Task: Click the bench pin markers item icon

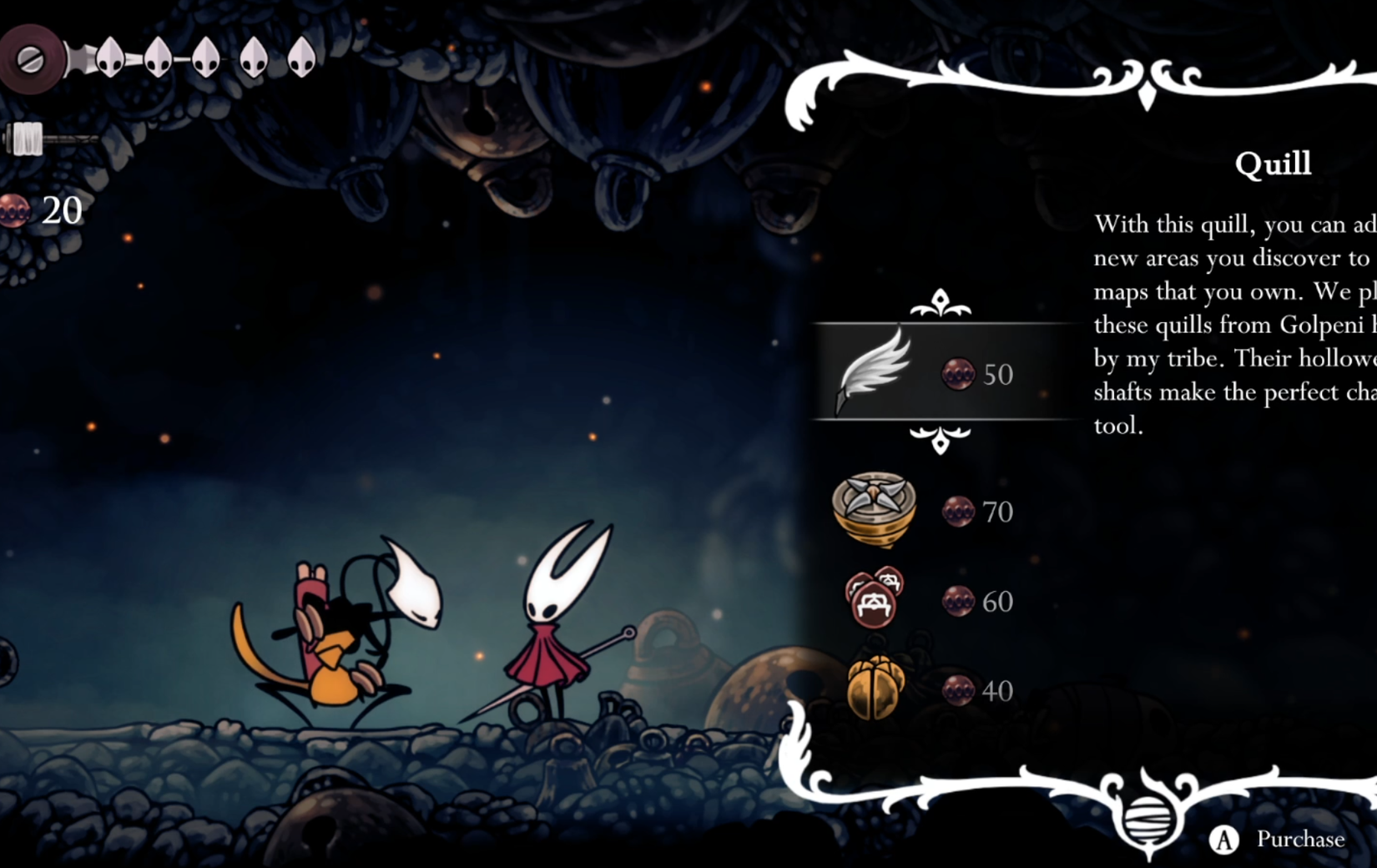Action: 875,599
